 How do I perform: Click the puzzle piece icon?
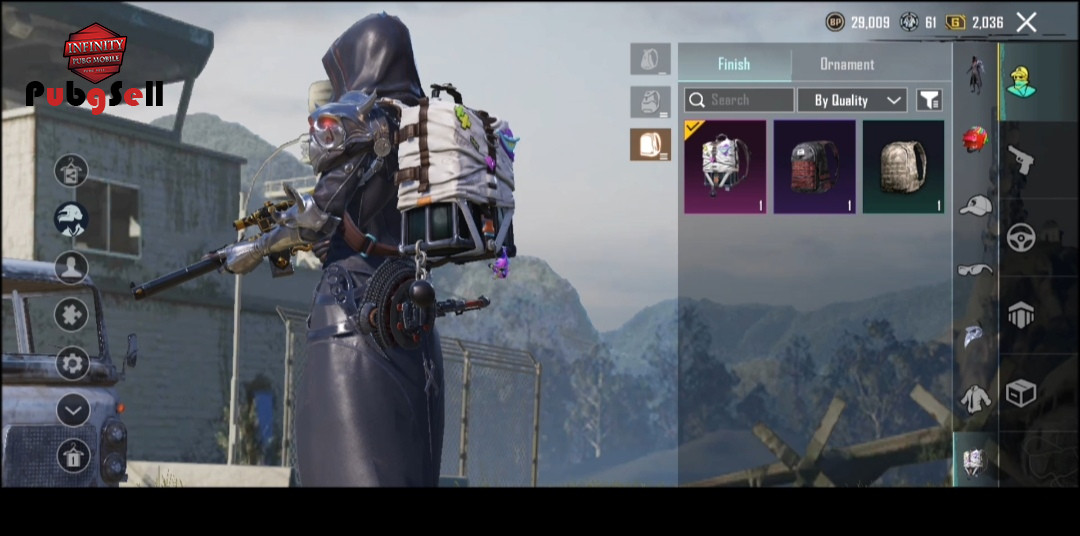click(72, 315)
